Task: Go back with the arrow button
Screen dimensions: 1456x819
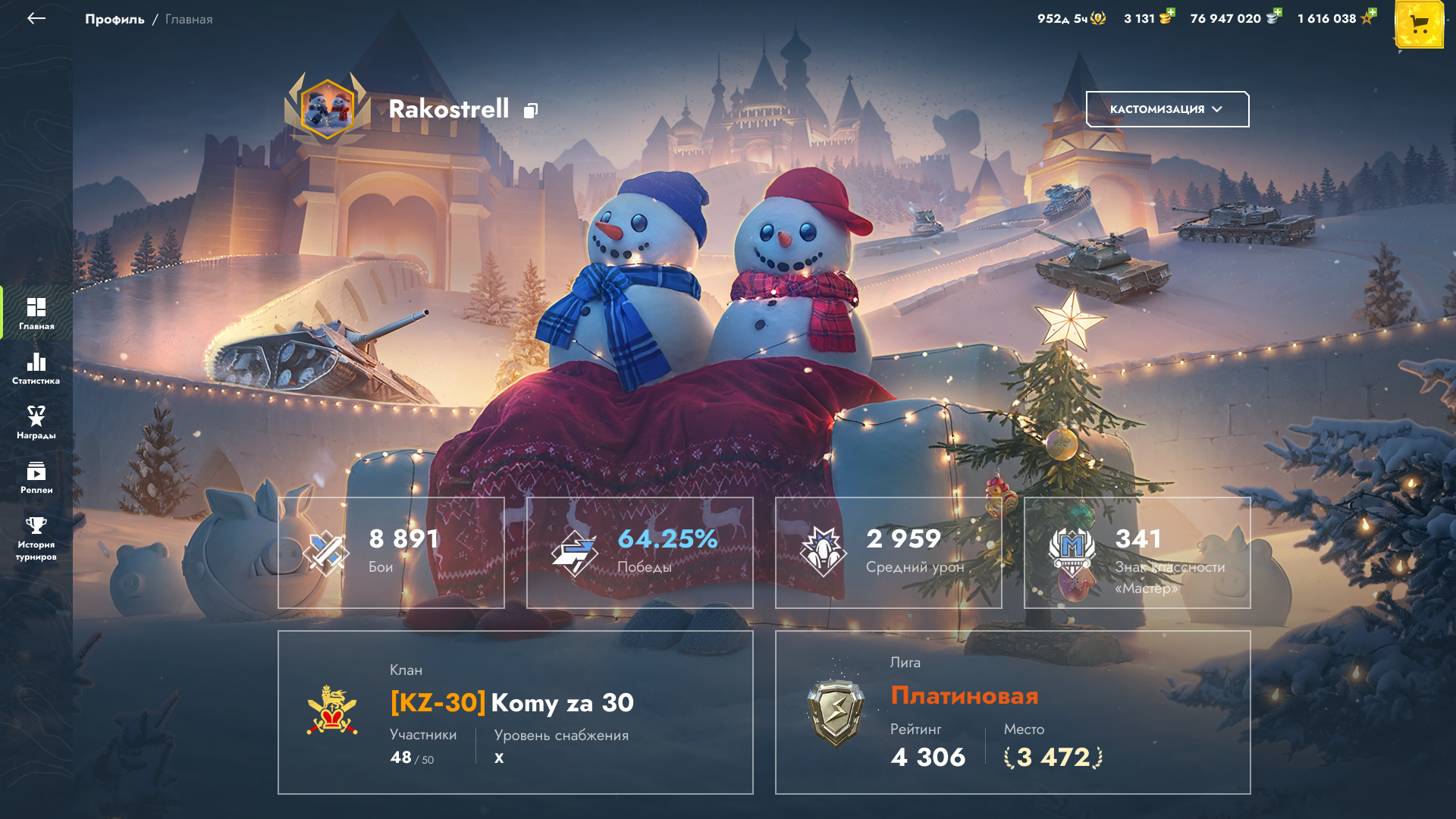Action: [36, 19]
